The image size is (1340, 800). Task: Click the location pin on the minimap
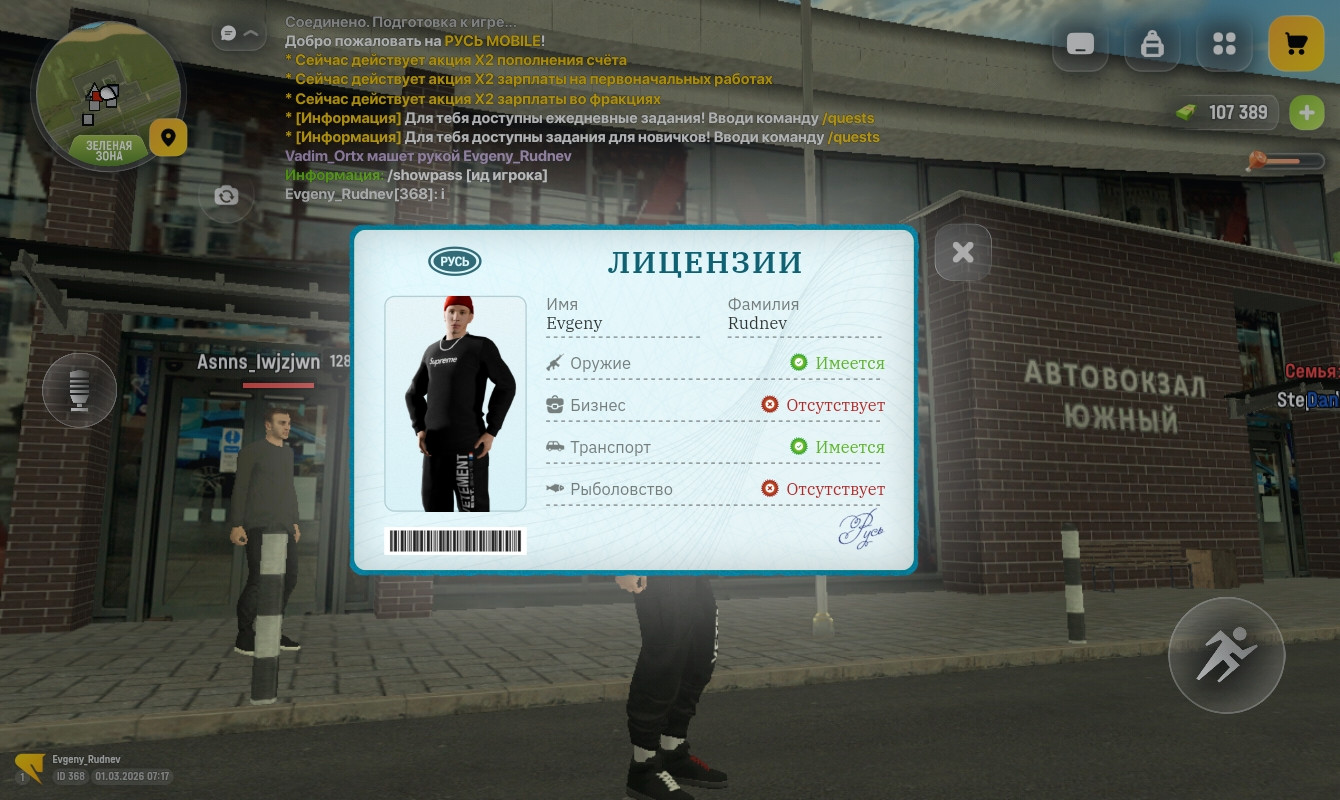(168, 137)
